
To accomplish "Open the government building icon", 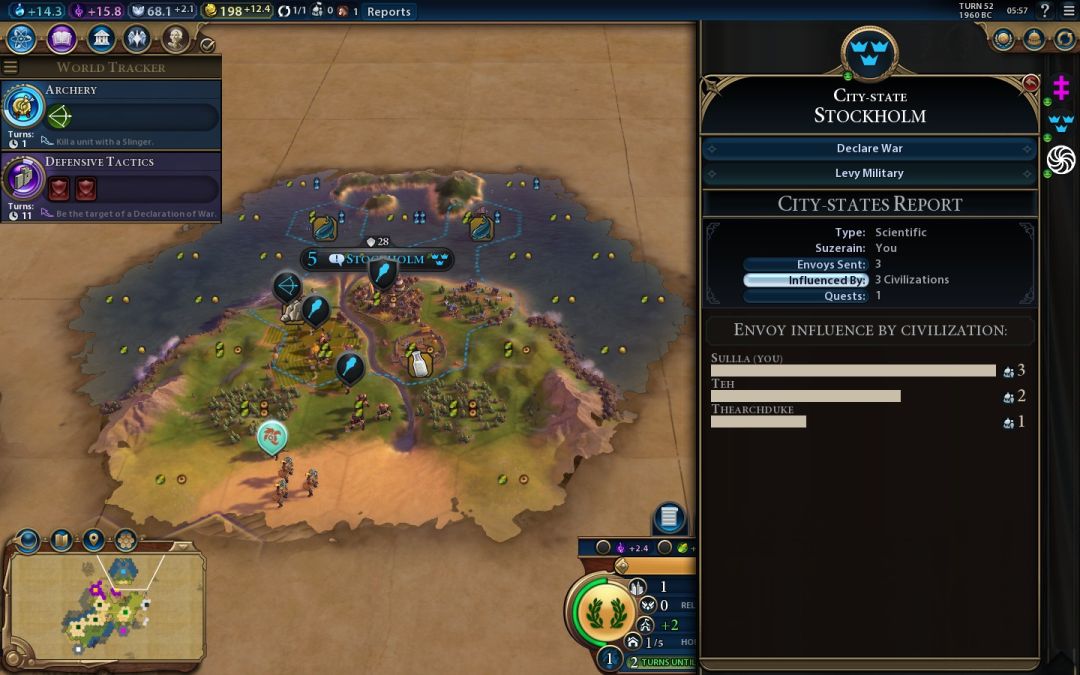I will click(100, 39).
